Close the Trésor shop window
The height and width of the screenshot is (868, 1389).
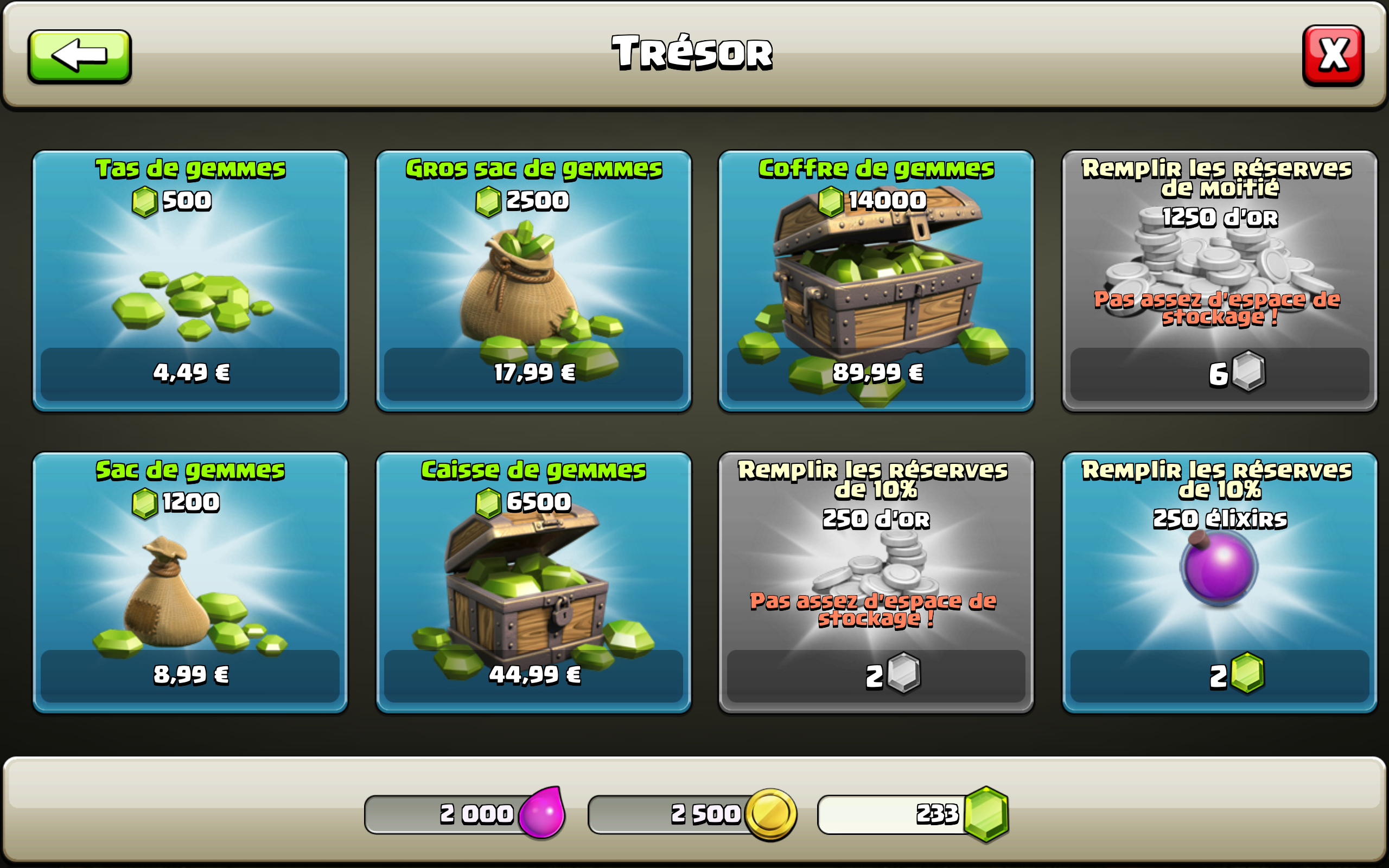coord(1333,56)
